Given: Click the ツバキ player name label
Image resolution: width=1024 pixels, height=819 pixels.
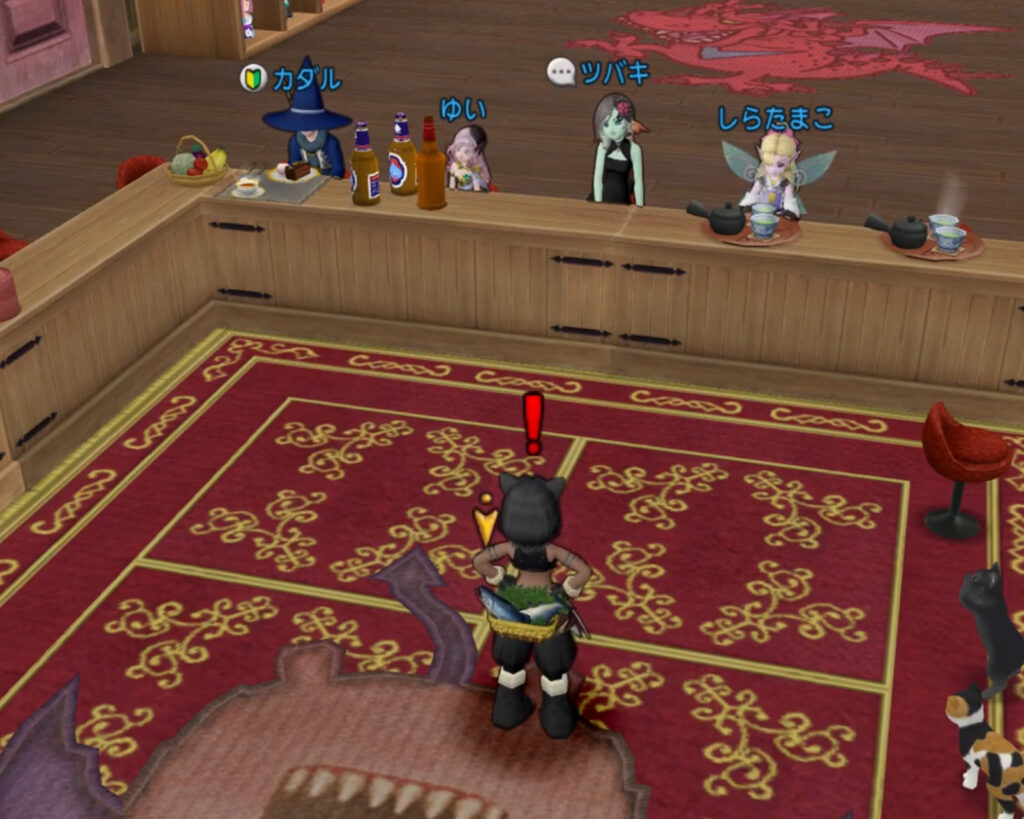Looking at the screenshot, I should [x=614, y=72].
